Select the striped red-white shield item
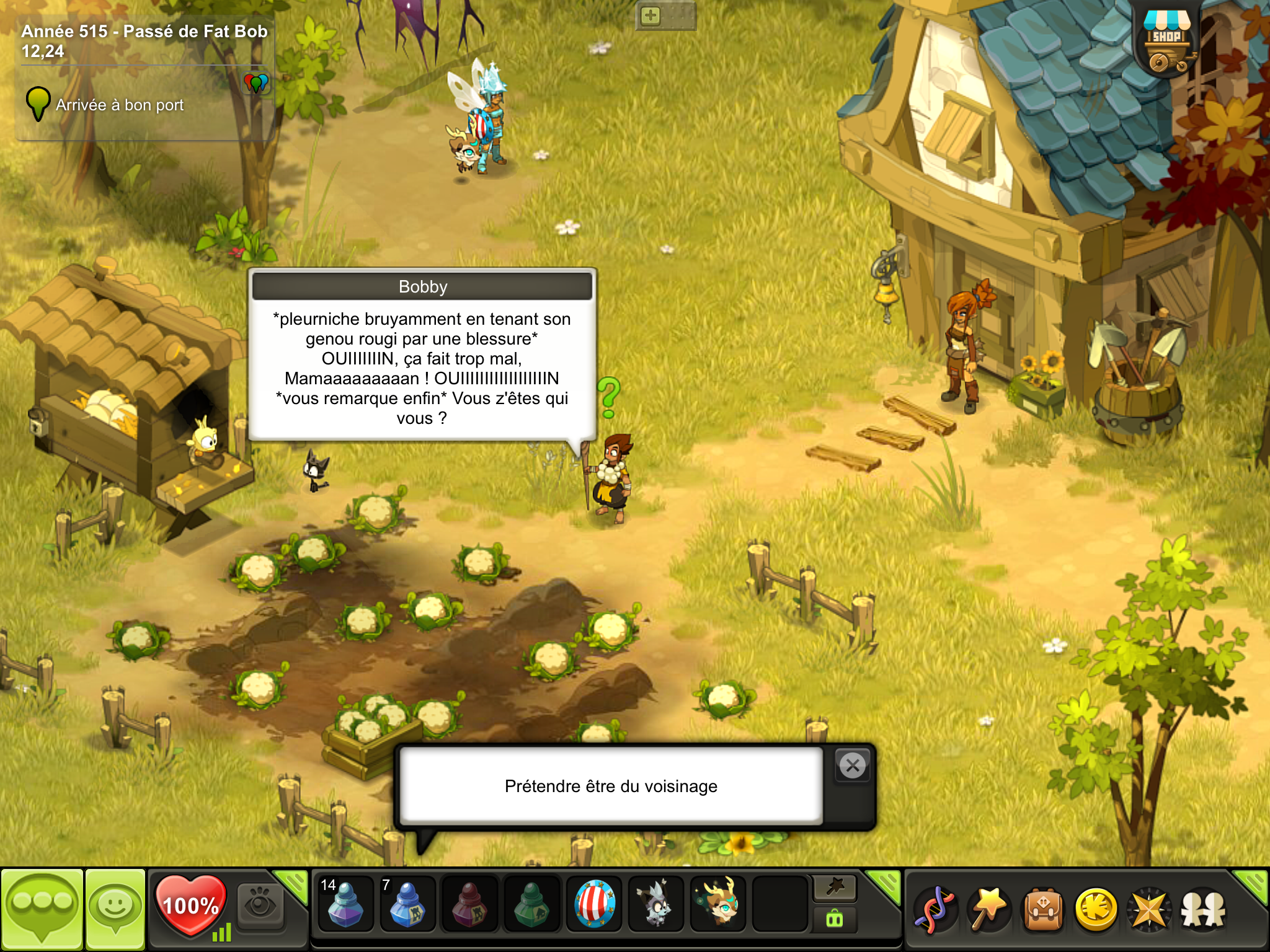Viewport: 1270px width, 952px height. pos(594,905)
